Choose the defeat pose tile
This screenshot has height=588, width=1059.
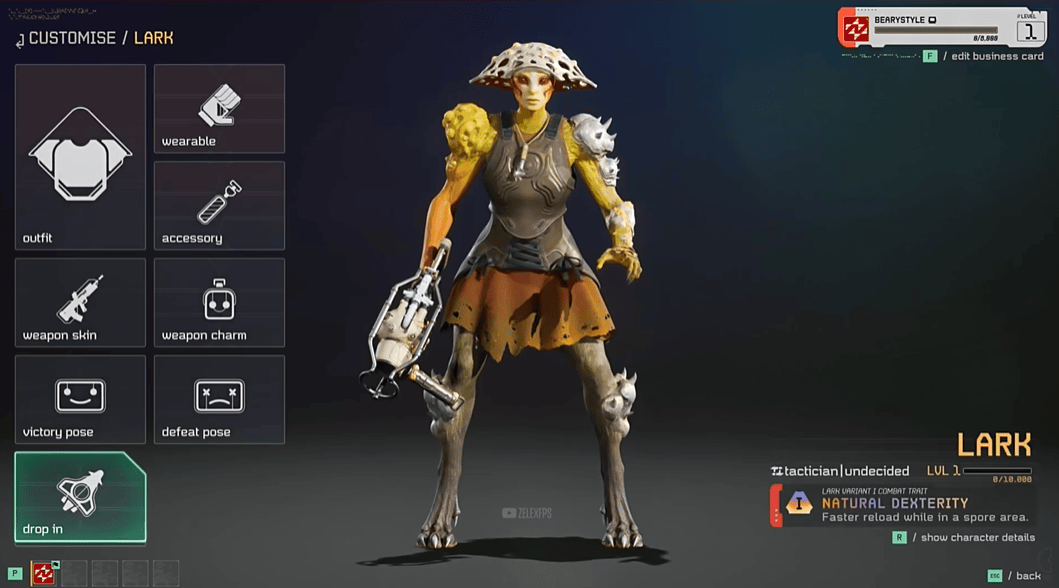[x=219, y=399]
